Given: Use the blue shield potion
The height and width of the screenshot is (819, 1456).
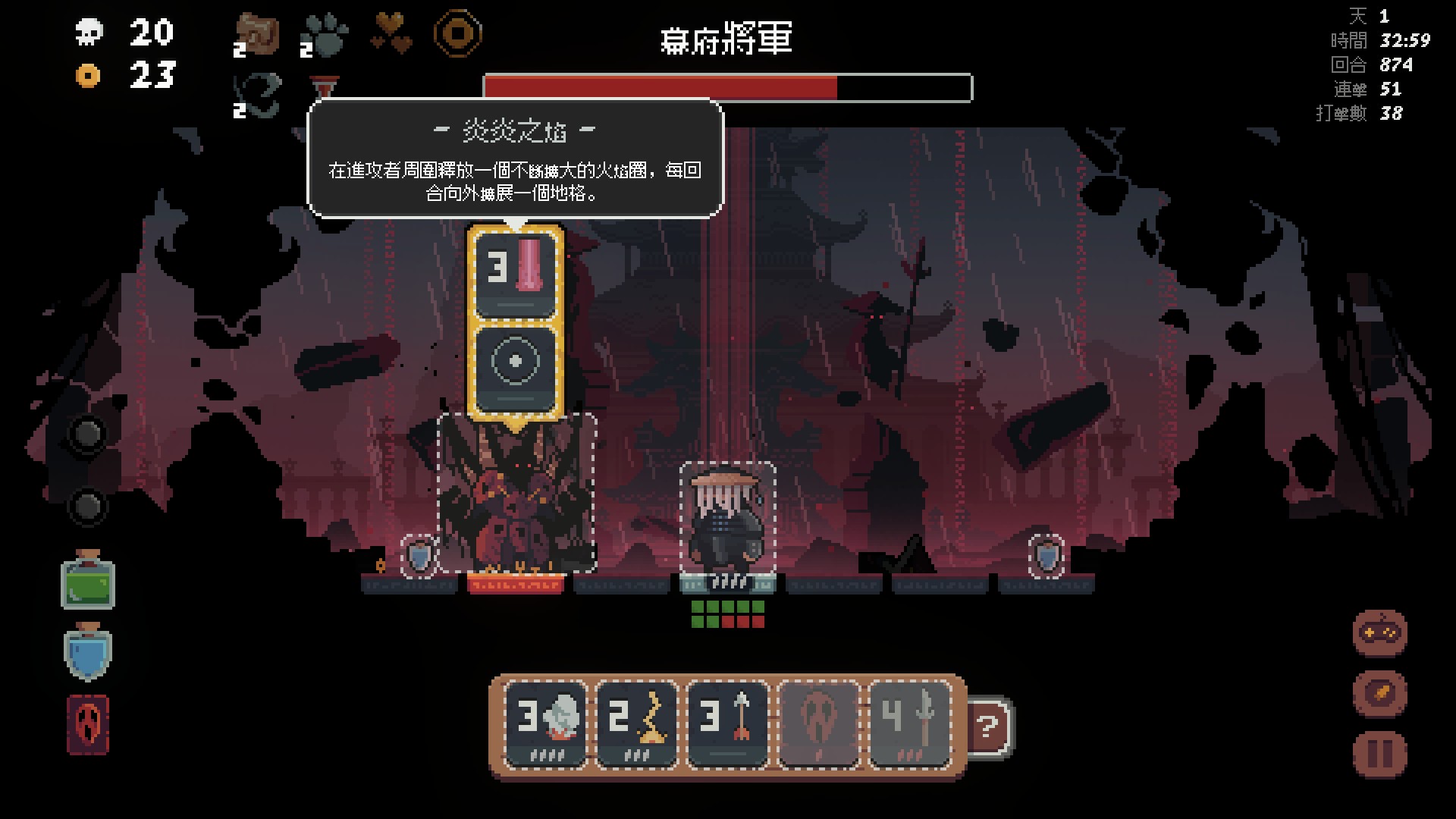Looking at the screenshot, I should click(88, 652).
